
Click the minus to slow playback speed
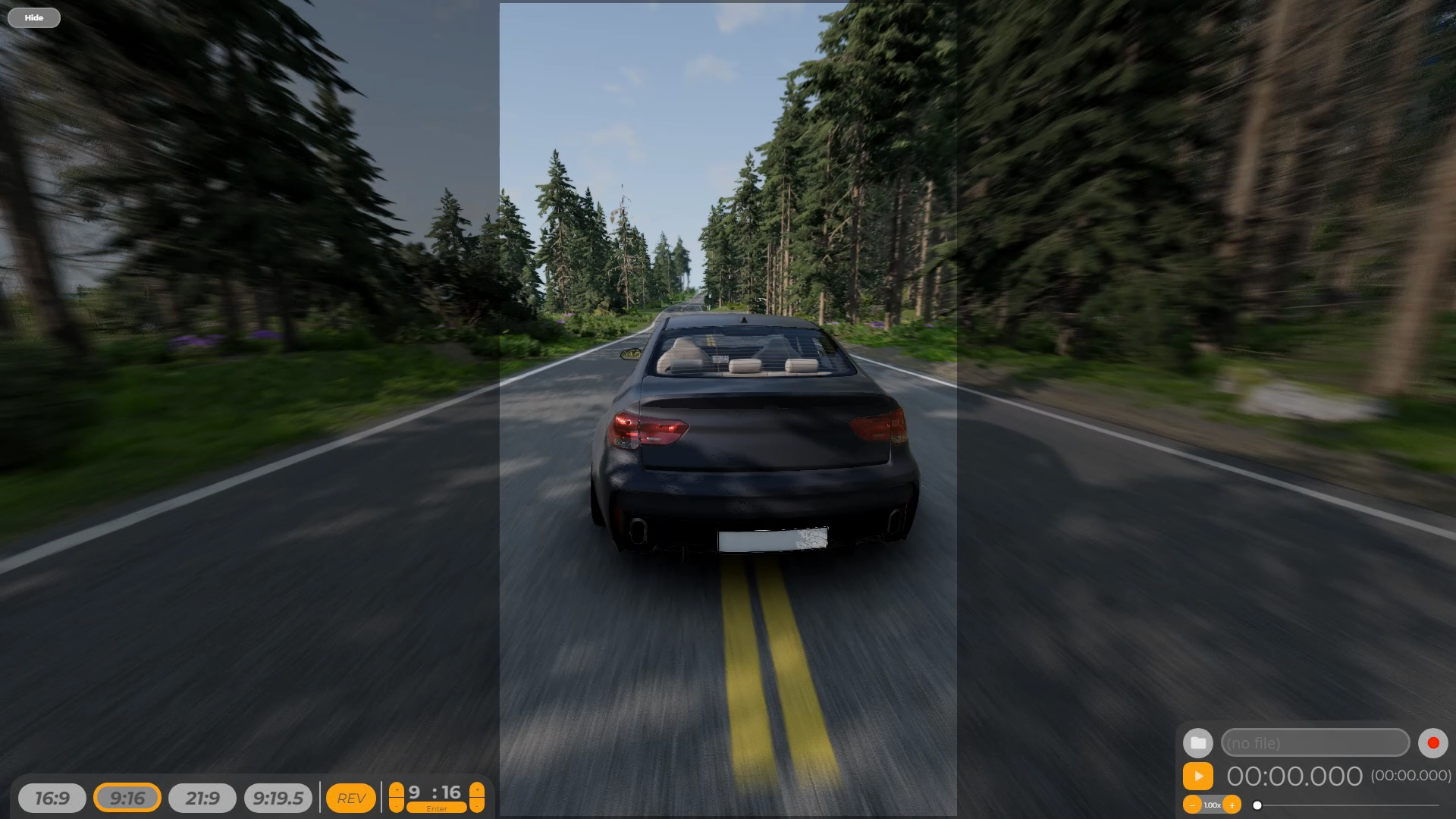(1193, 805)
